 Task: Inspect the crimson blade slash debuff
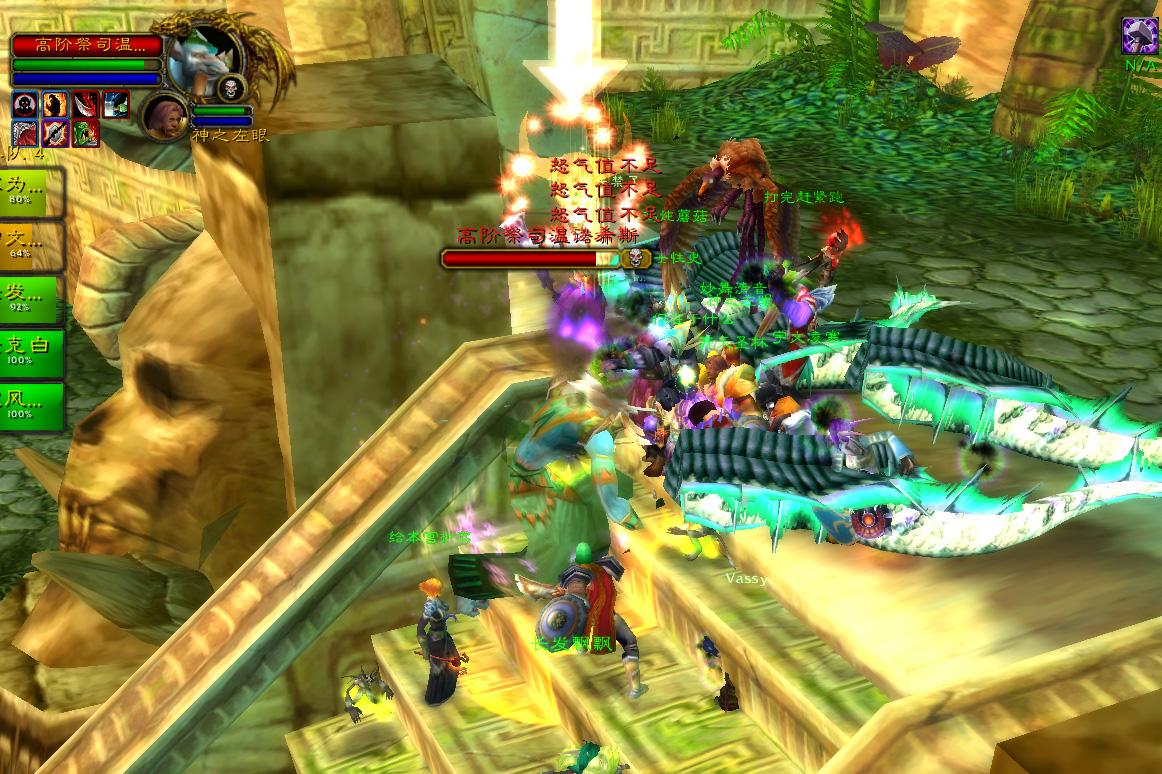85,104
